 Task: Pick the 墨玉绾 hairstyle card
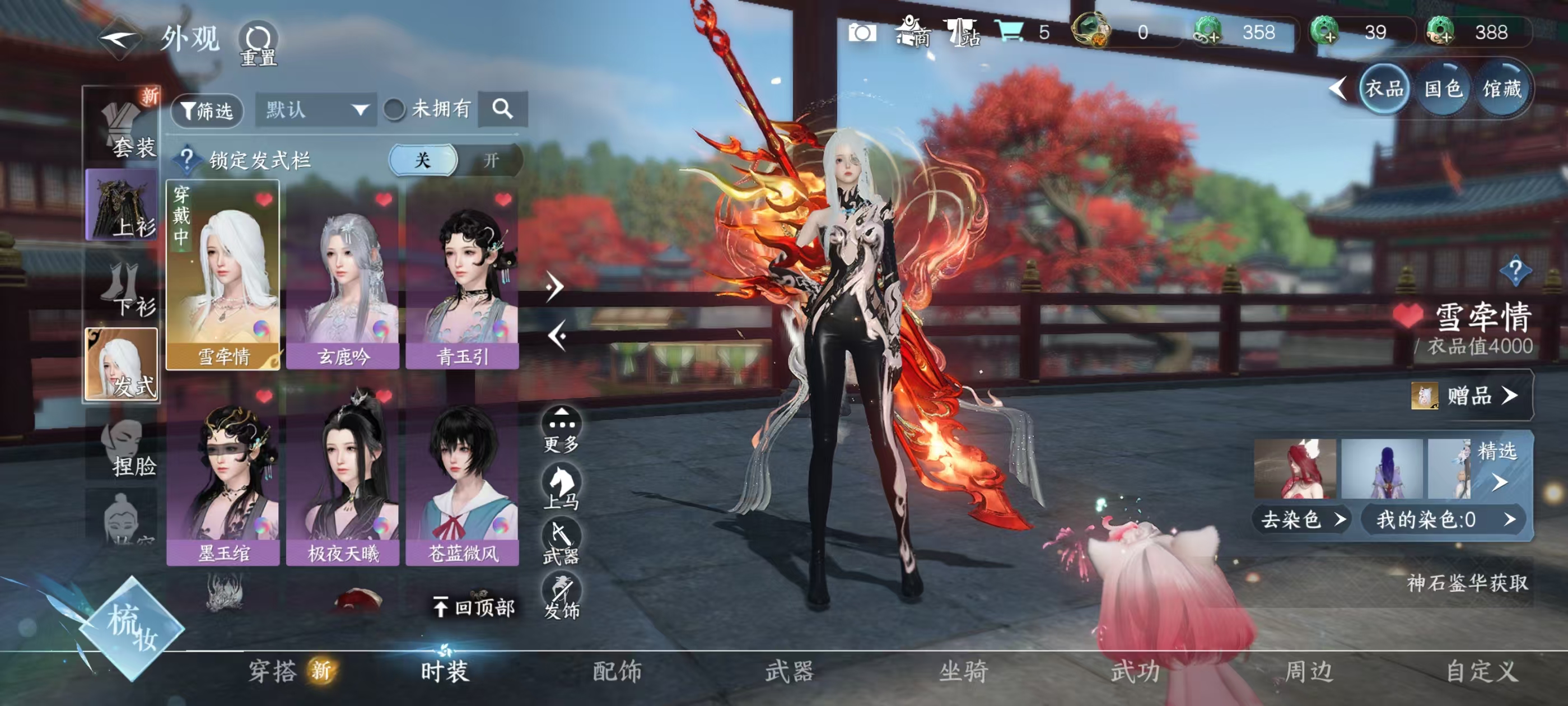pos(223,475)
